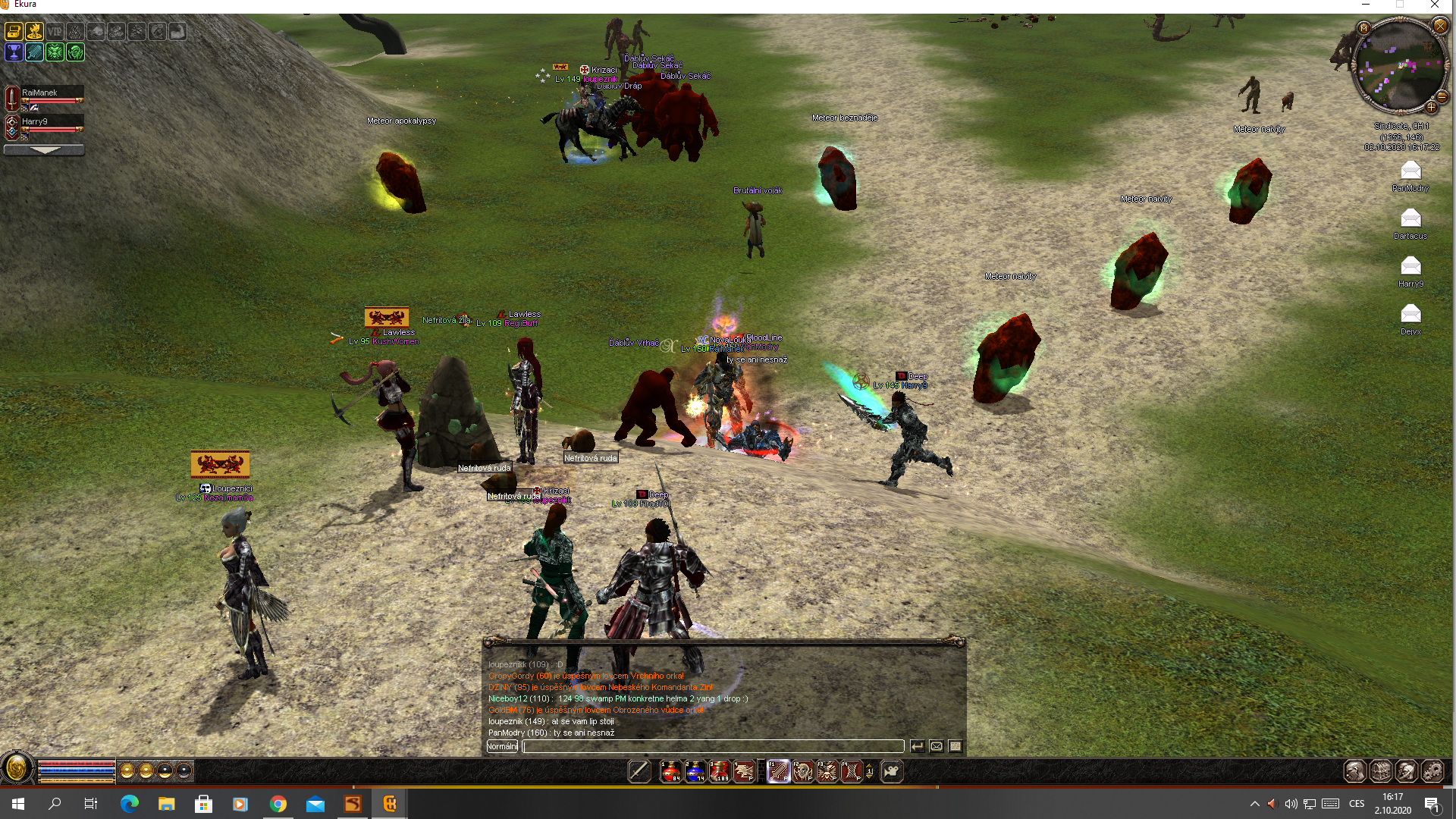Viewport: 1456px width, 819px height.
Task: Open the minimap's M map button
Action: pos(1363,28)
